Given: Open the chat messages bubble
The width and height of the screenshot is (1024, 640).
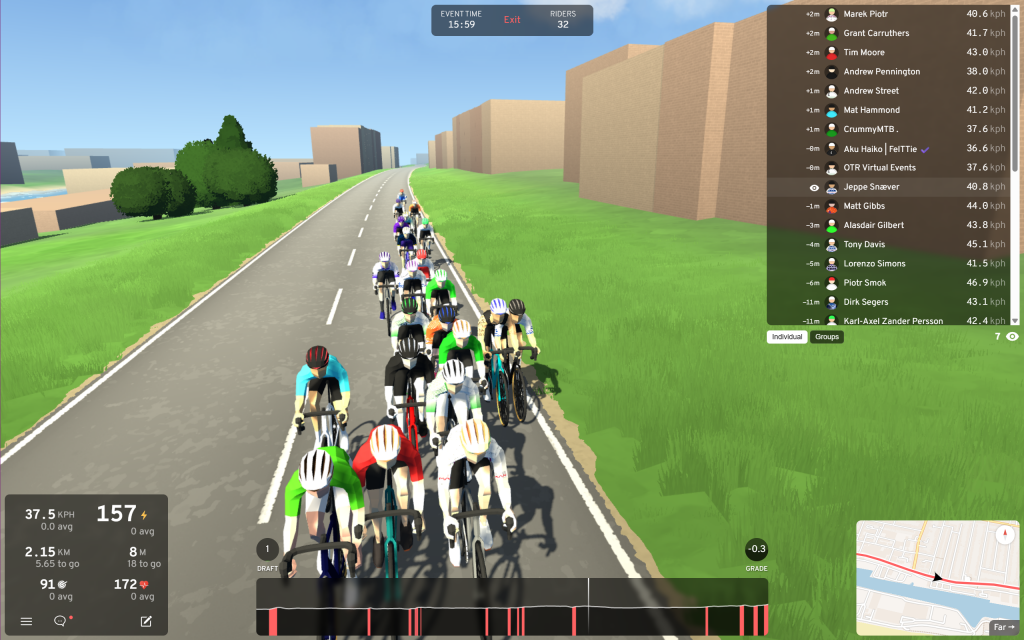Looking at the screenshot, I should (60, 621).
